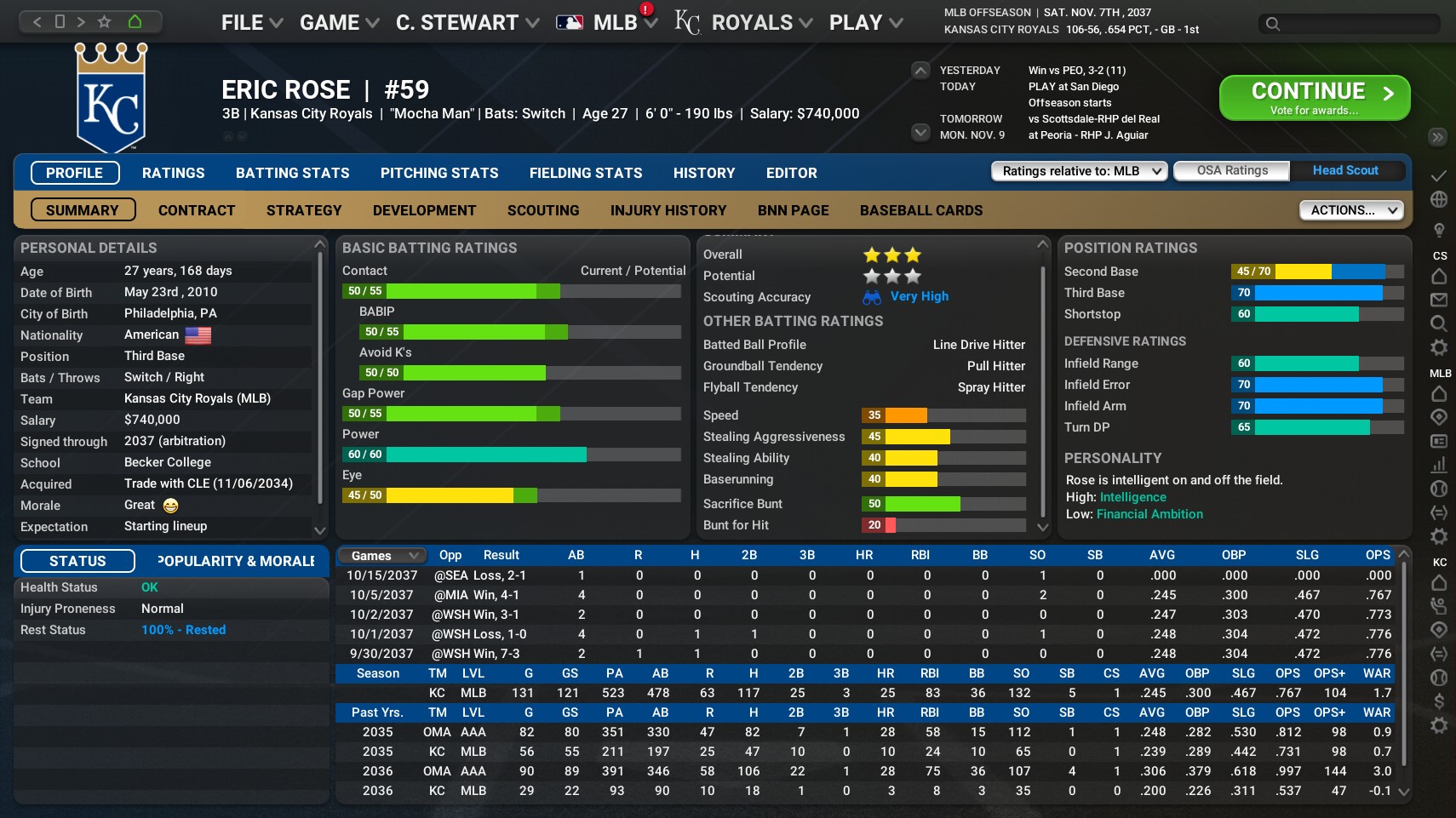Collapse the sidebar with the double-chevron toggle

point(1437,137)
